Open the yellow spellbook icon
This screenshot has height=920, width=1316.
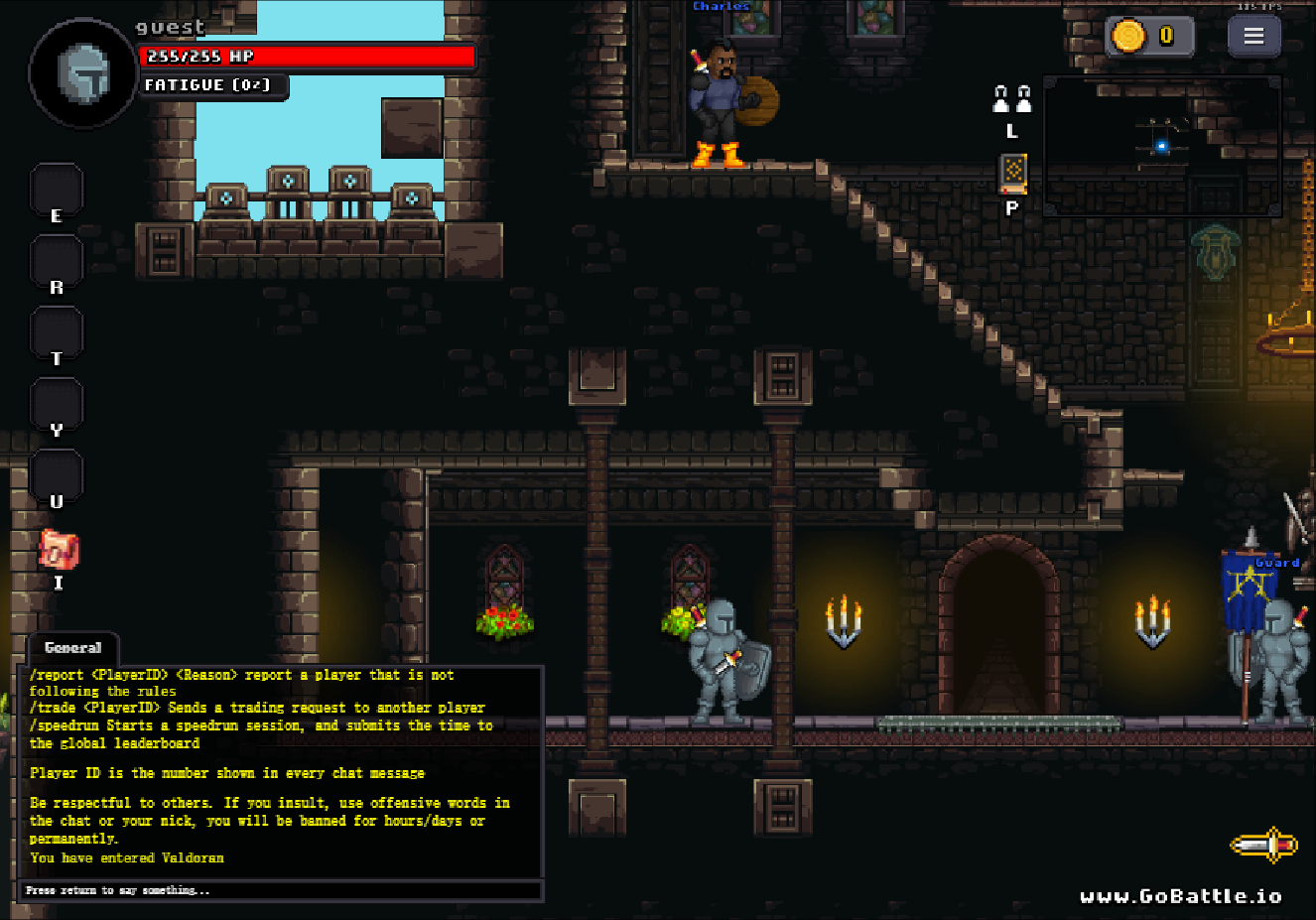(x=1012, y=174)
